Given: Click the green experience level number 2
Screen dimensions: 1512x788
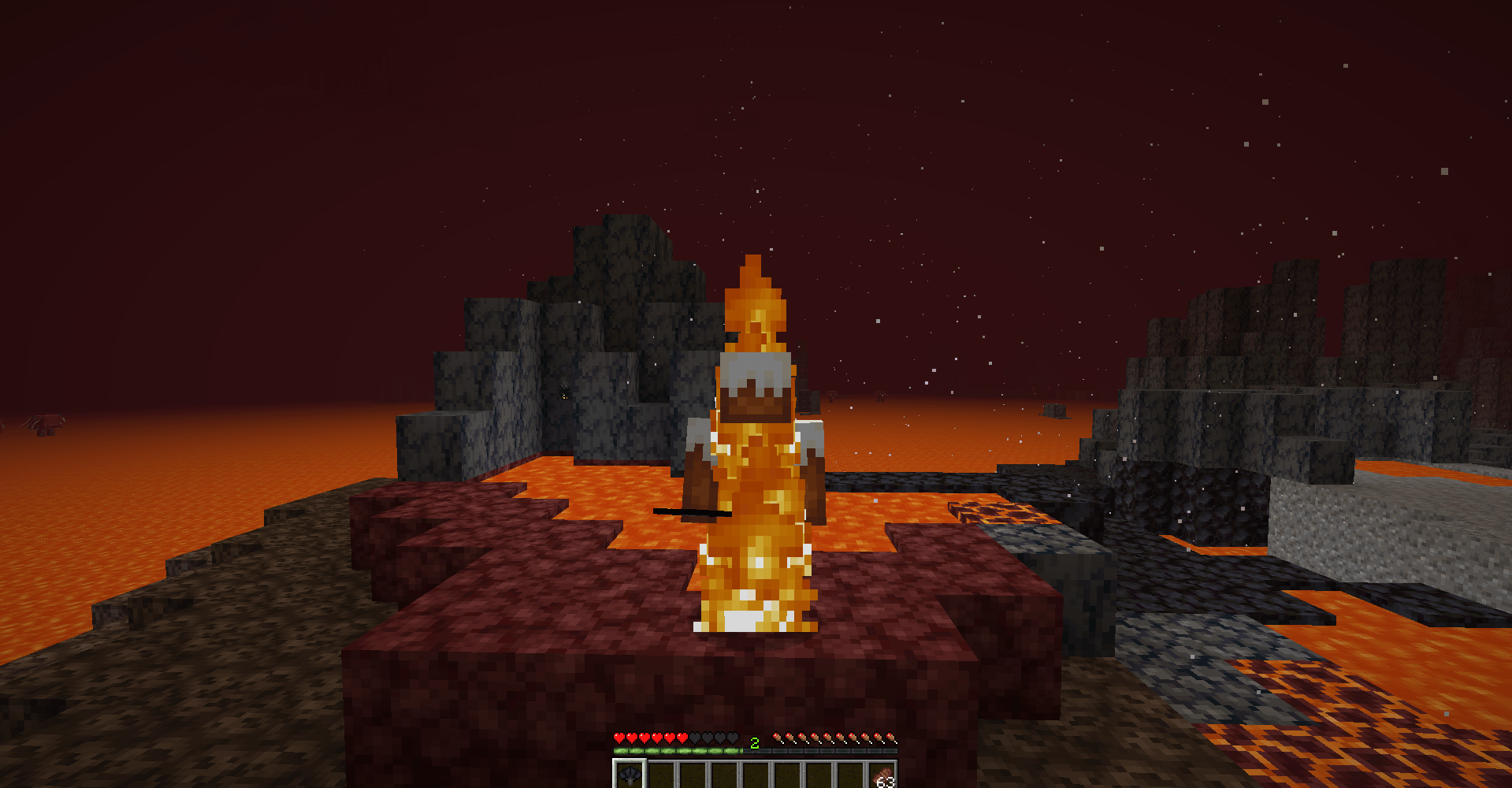Looking at the screenshot, I should [754, 742].
